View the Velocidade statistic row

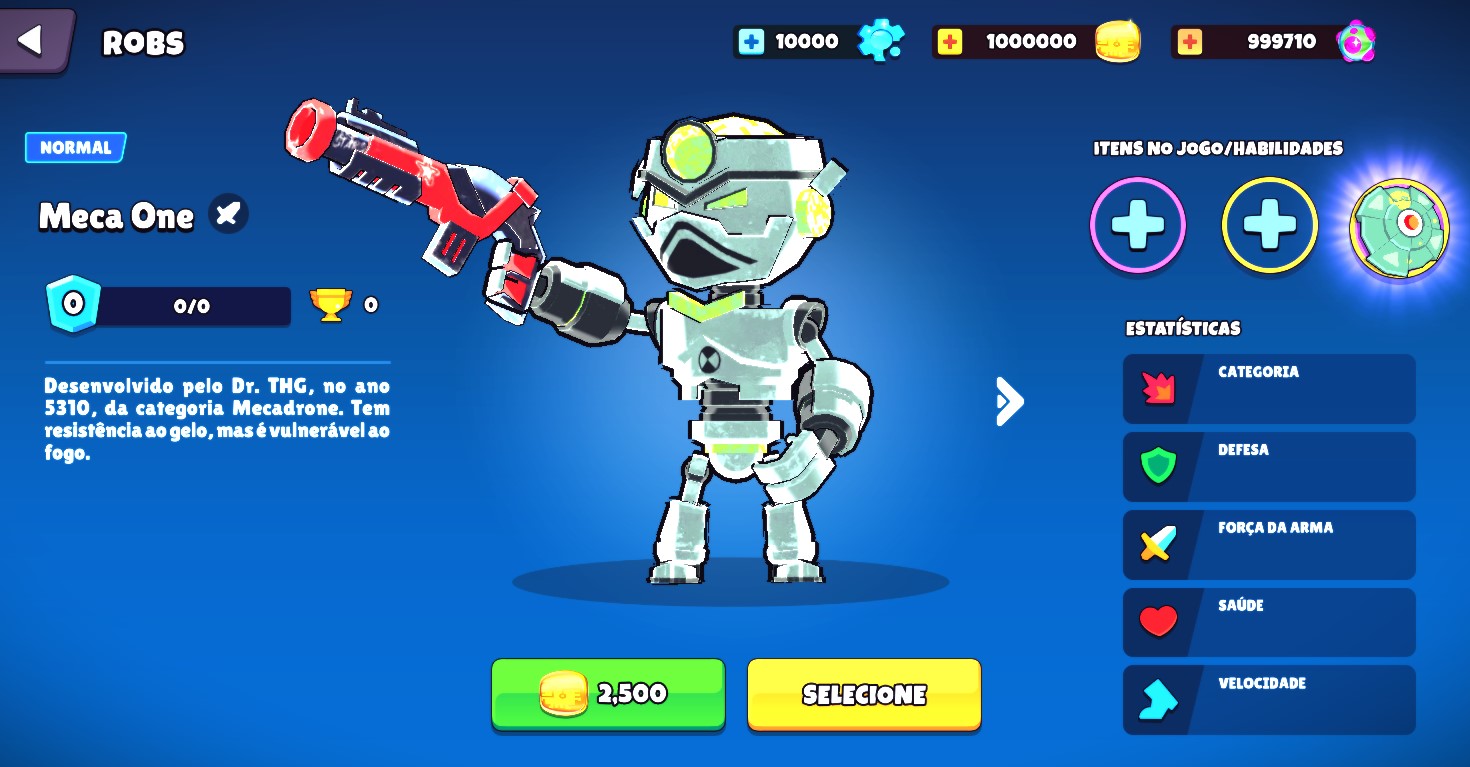click(x=1268, y=700)
